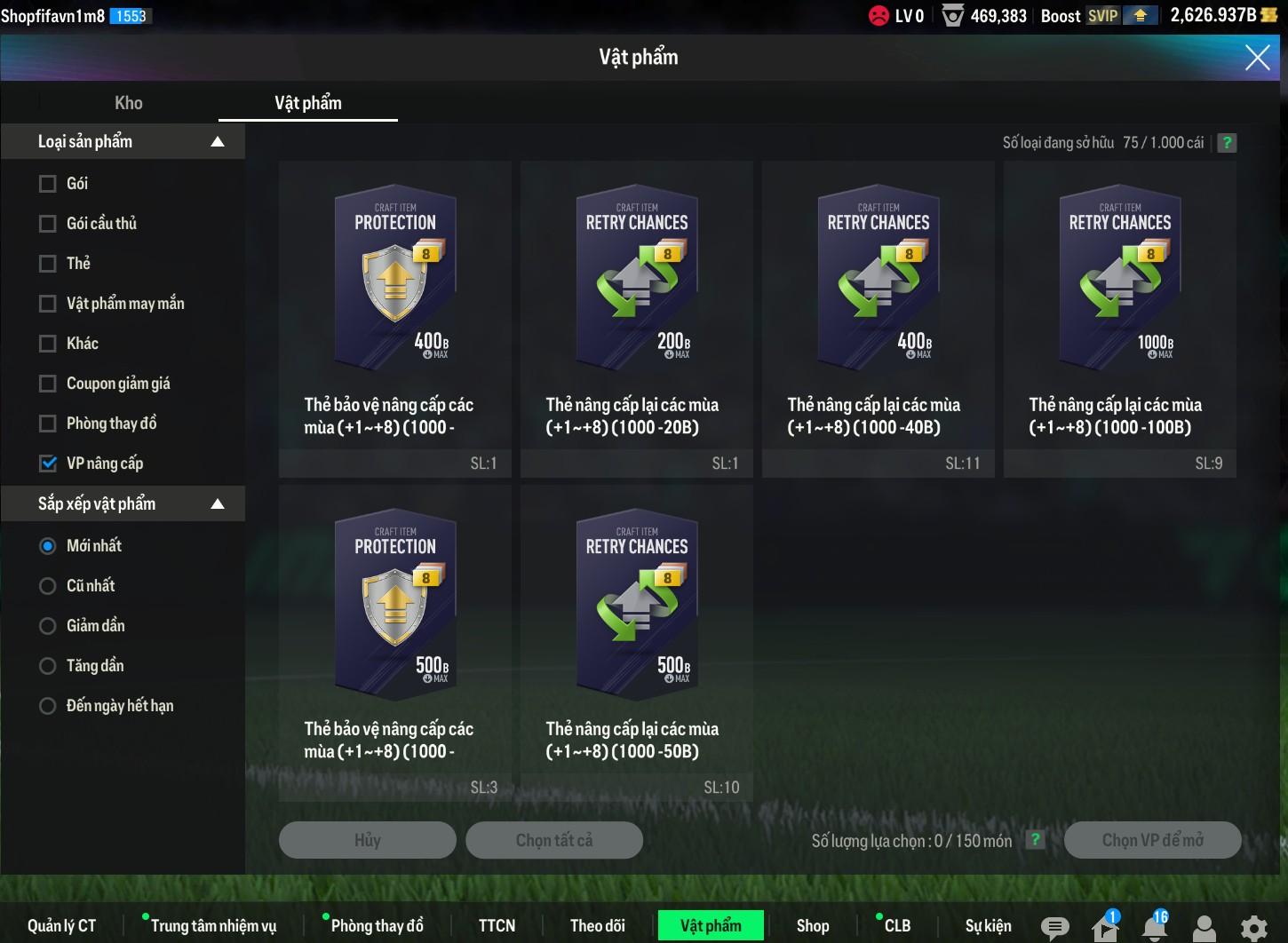Switch to the Kho tab
This screenshot has height=943, width=1288.
[129, 103]
